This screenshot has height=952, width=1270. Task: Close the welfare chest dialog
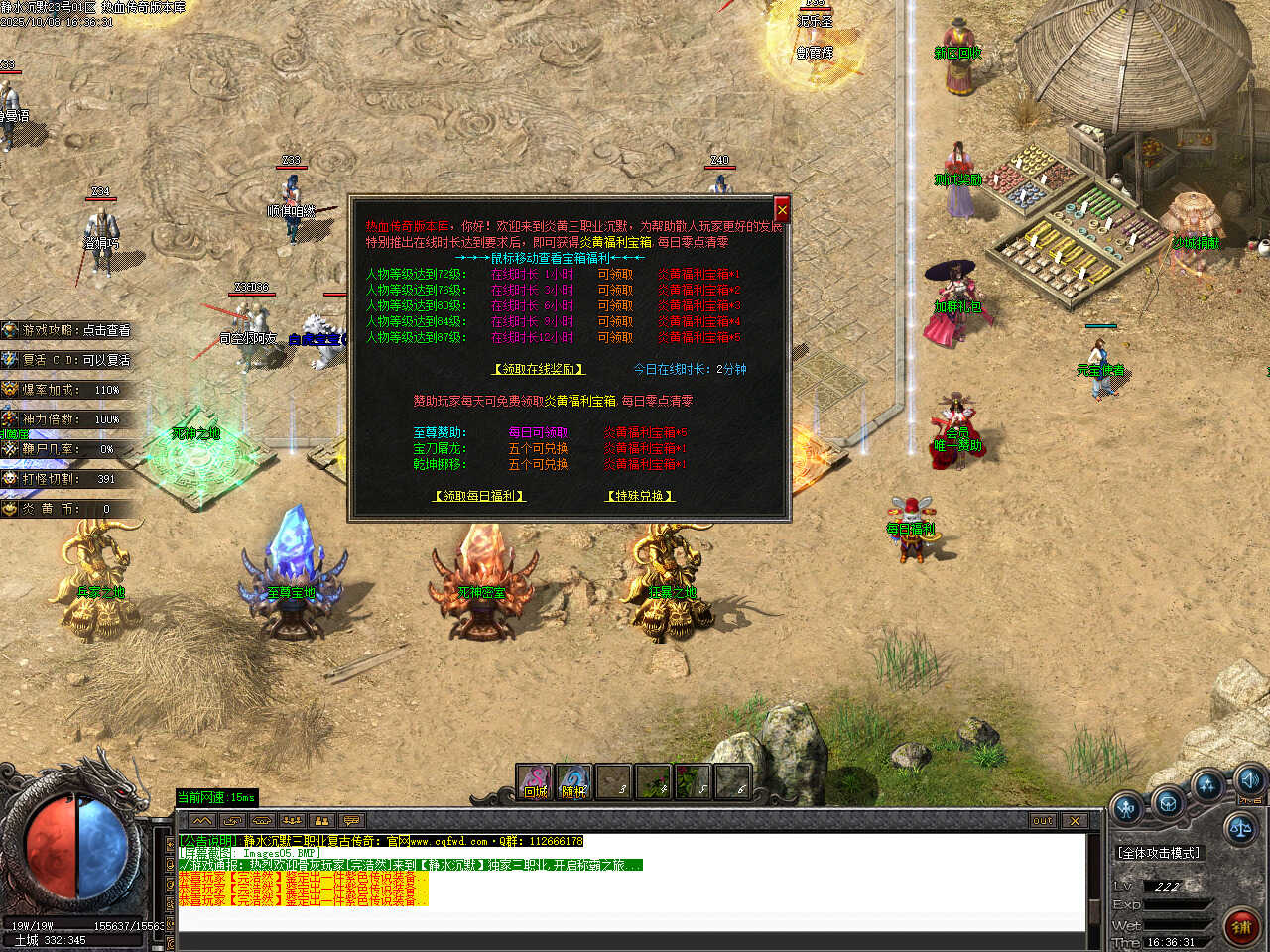click(x=781, y=210)
